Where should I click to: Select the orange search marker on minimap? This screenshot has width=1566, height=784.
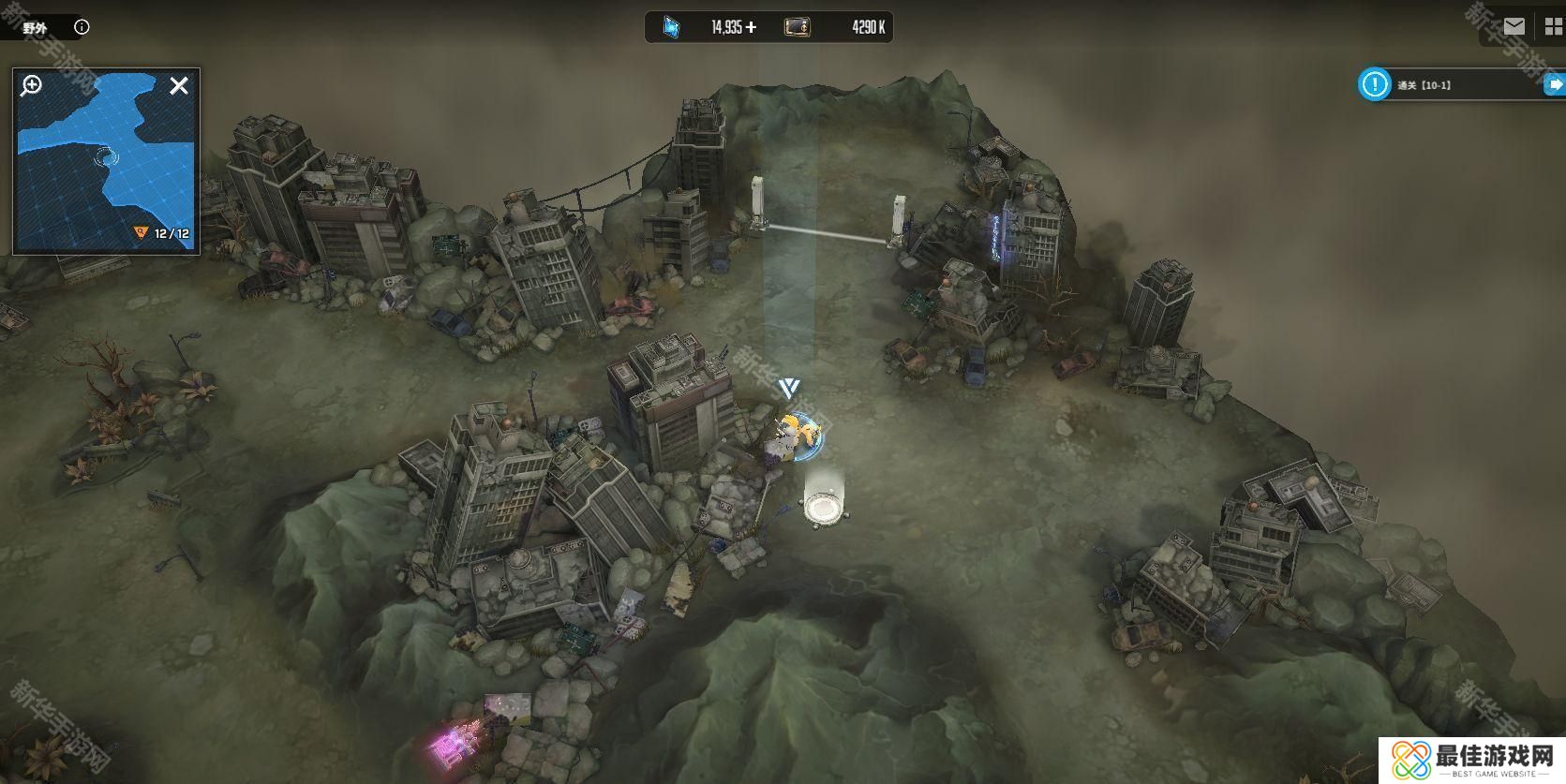coord(142,232)
